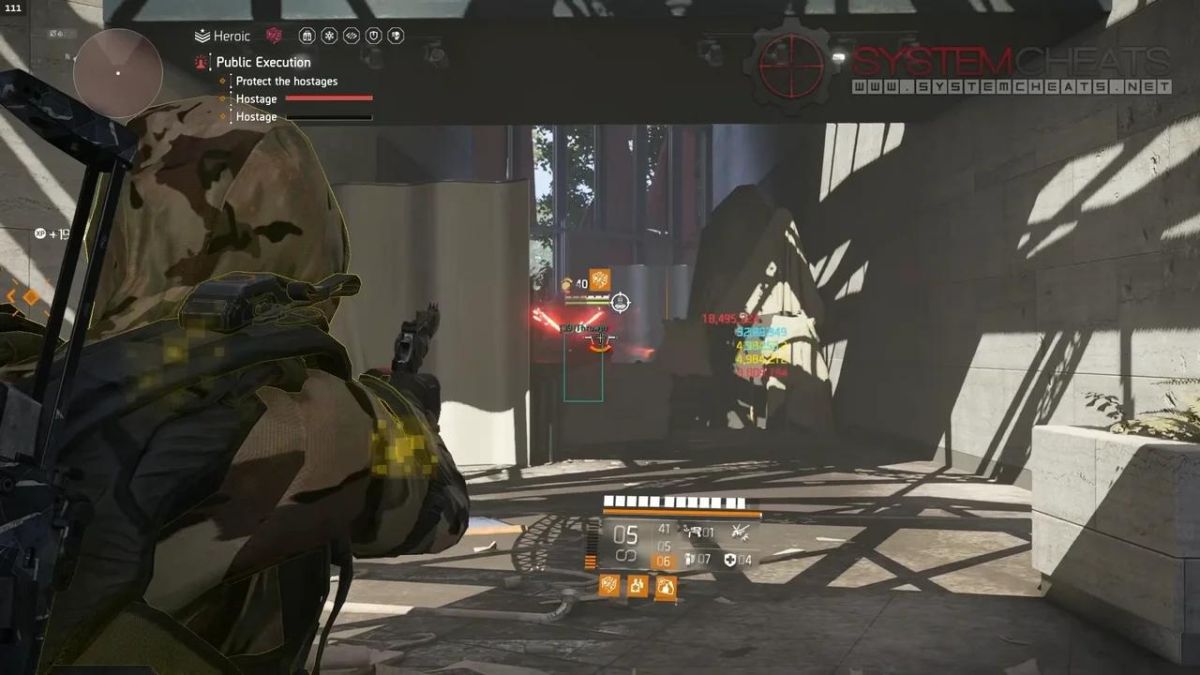The height and width of the screenshot is (675, 1200).
Task: Select the shield directive icon
Action: (373, 36)
